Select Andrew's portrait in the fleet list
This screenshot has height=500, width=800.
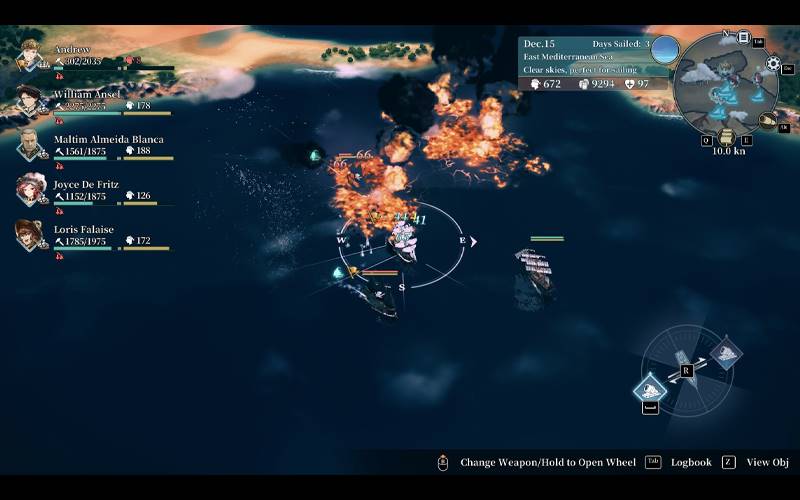tap(30, 55)
